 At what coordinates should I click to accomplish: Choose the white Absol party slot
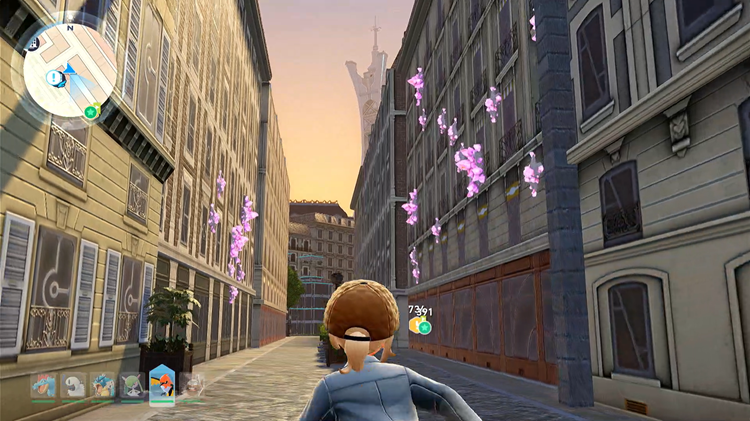(73, 385)
